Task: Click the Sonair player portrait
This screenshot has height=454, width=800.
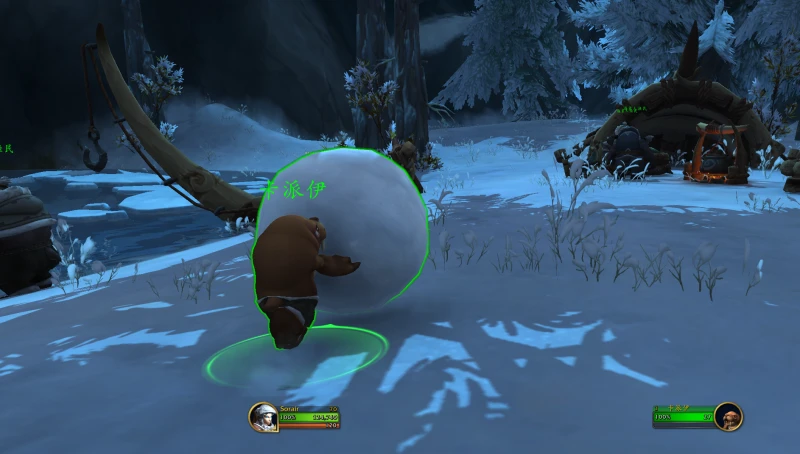Action: point(263,416)
